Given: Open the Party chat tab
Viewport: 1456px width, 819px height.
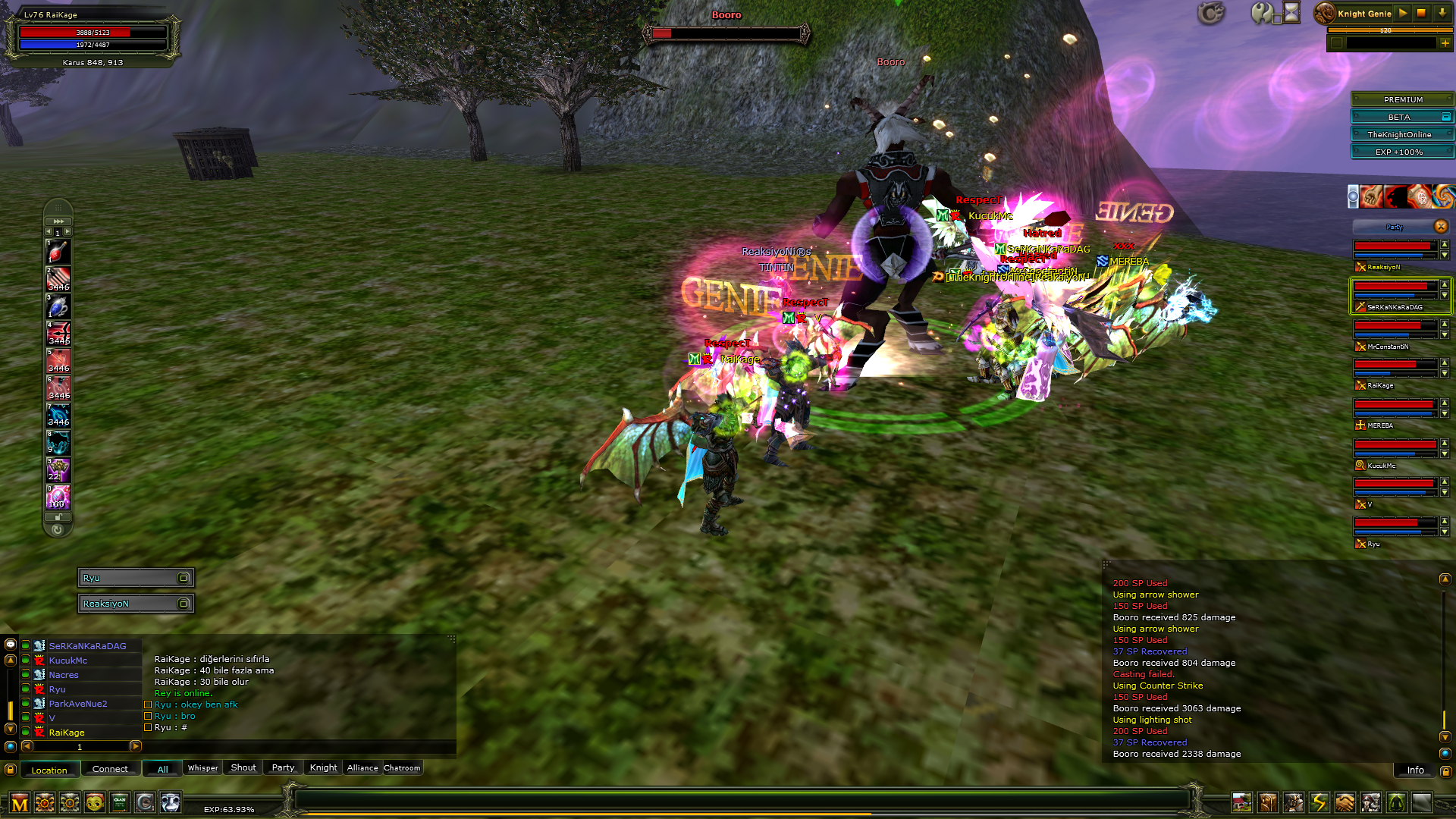Looking at the screenshot, I should pyautogui.click(x=283, y=768).
